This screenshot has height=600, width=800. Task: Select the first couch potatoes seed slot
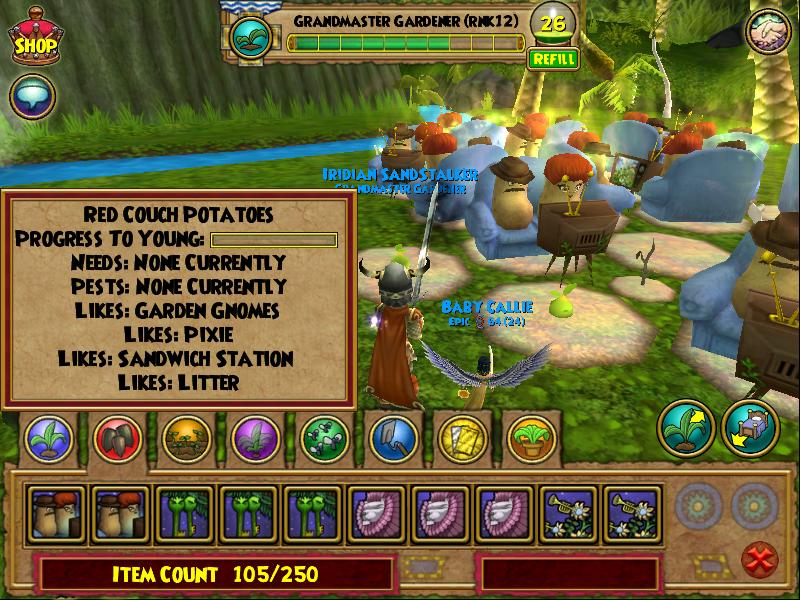[56, 514]
